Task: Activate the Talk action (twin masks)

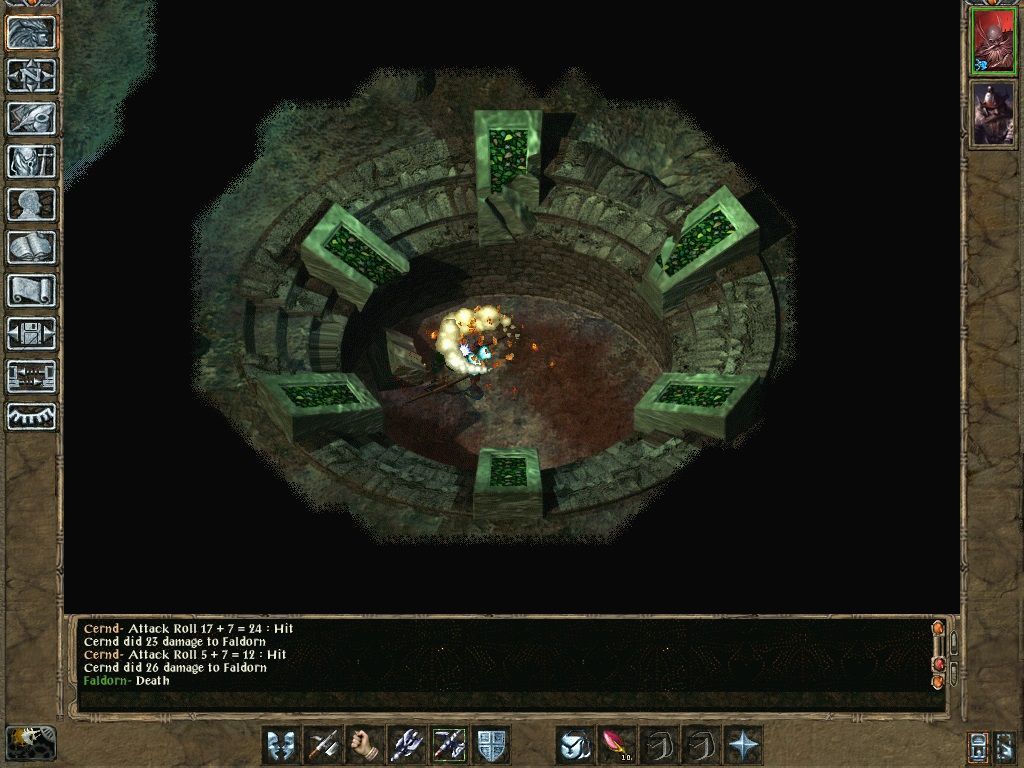Action: coord(281,745)
